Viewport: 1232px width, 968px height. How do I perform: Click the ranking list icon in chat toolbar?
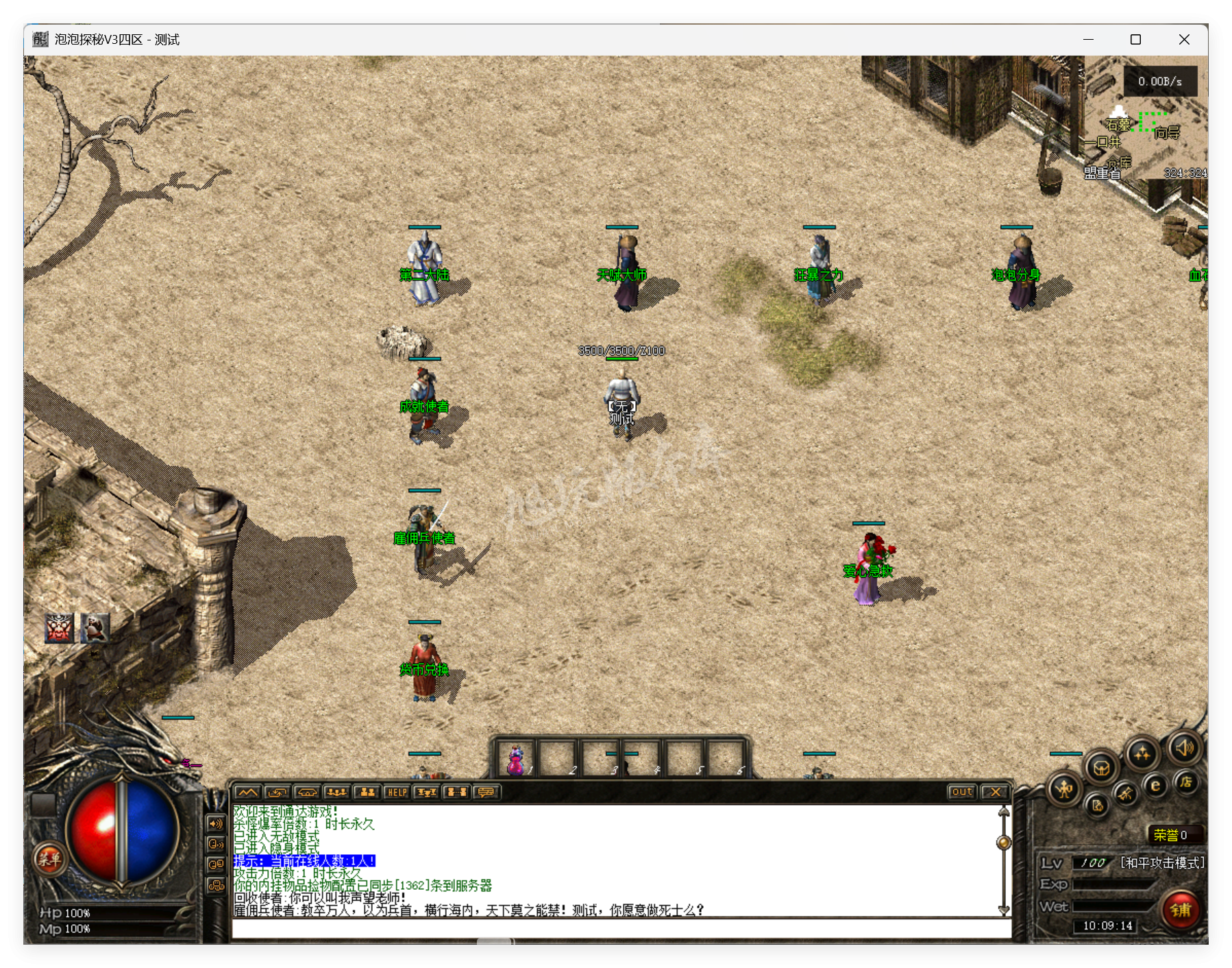tap(426, 792)
